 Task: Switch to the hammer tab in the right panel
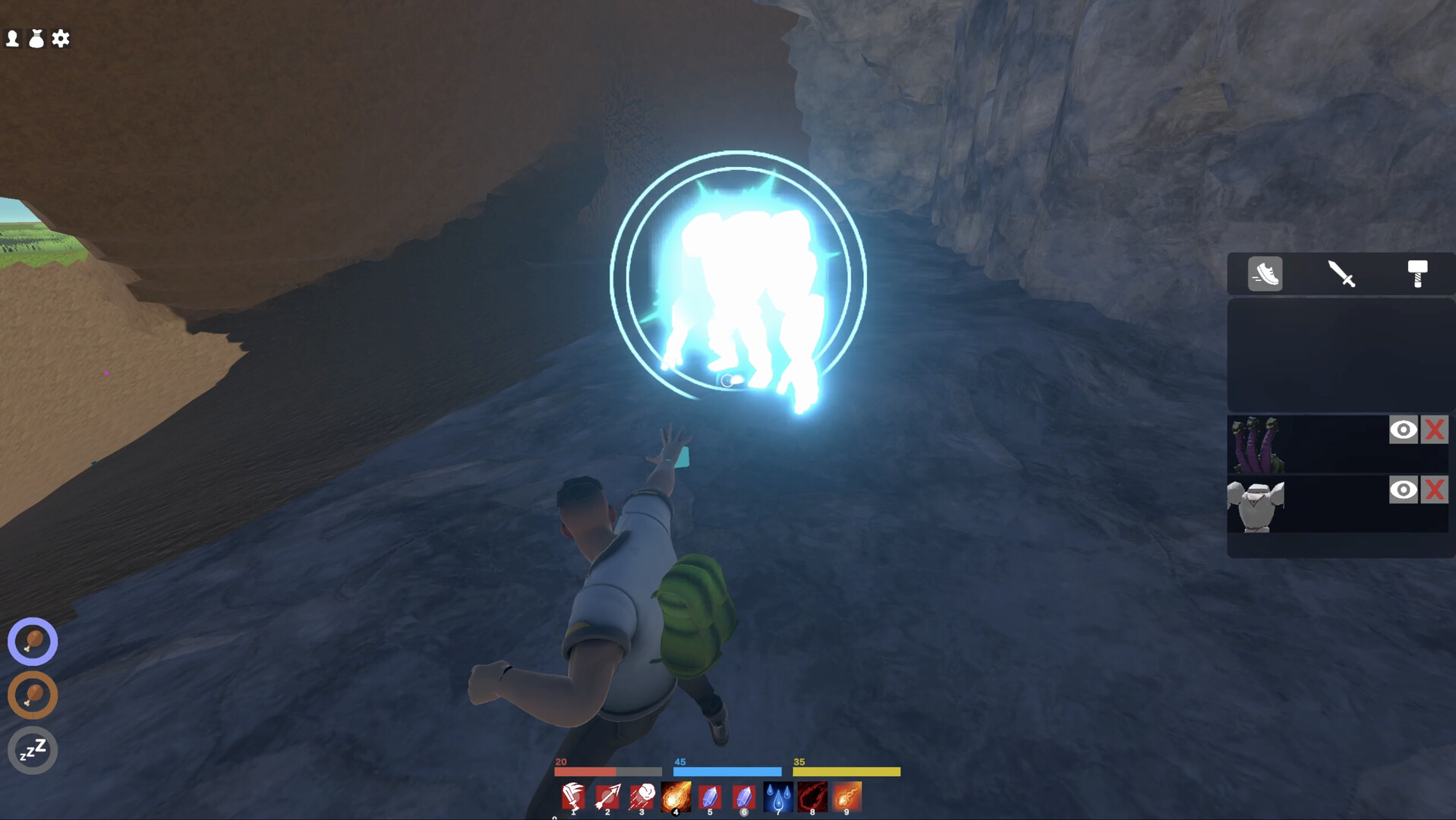click(1417, 275)
